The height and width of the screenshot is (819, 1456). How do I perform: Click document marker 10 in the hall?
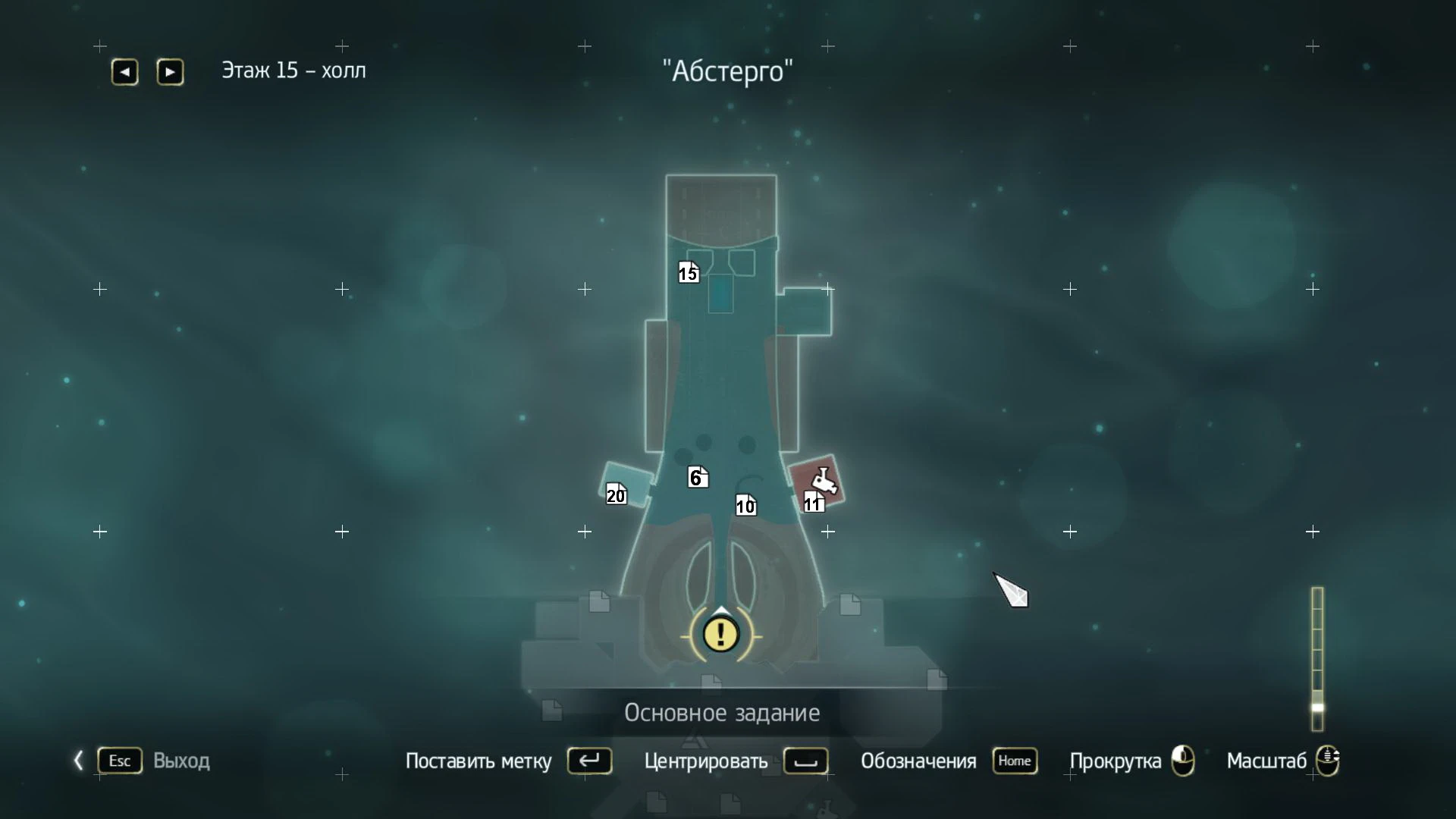[744, 506]
